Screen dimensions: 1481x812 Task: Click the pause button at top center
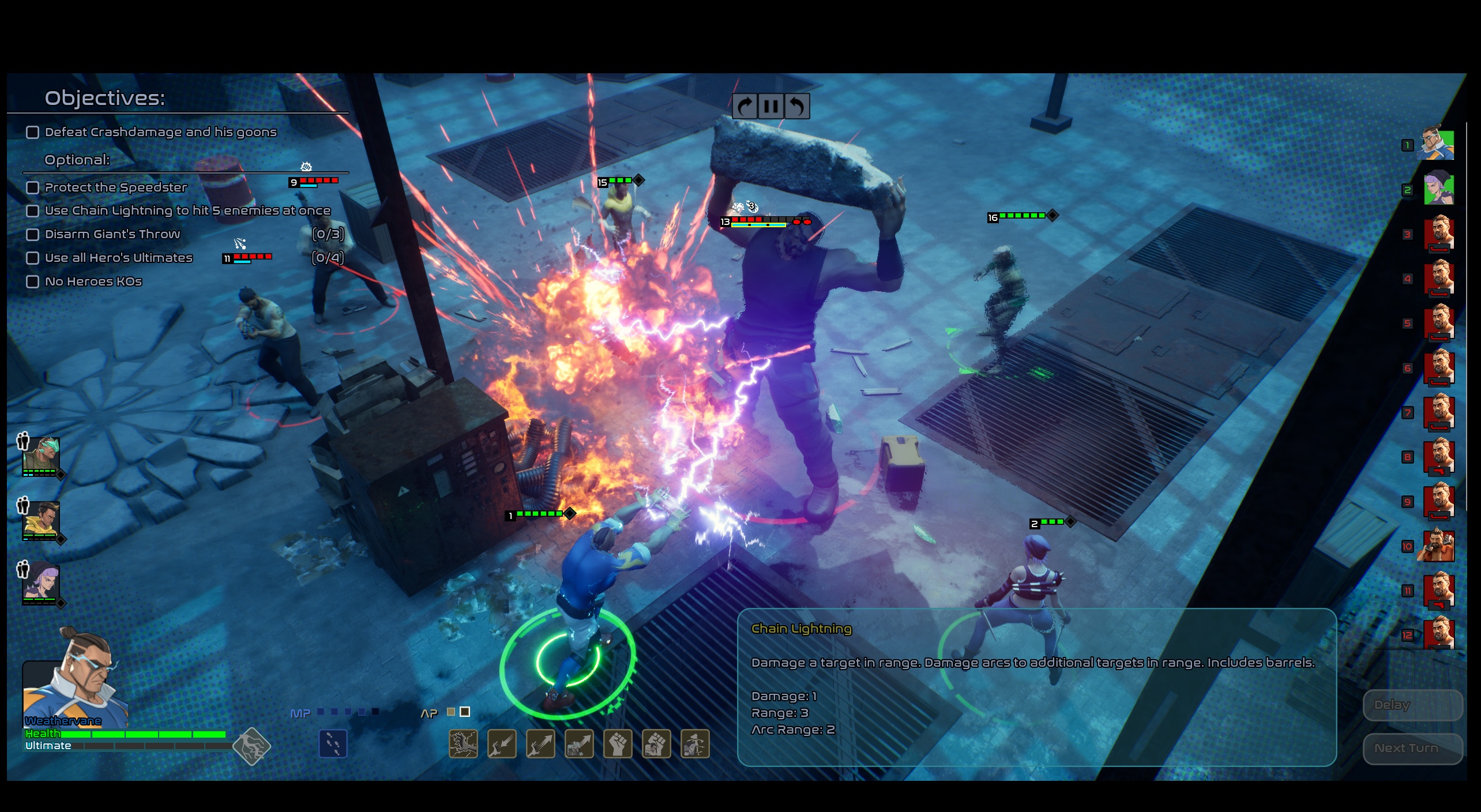click(x=770, y=106)
